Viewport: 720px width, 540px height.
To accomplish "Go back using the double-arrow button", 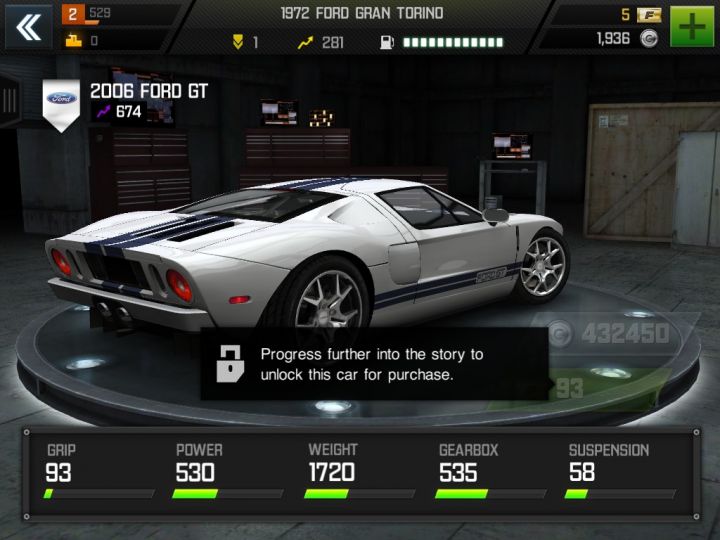I will tap(28, 27).
